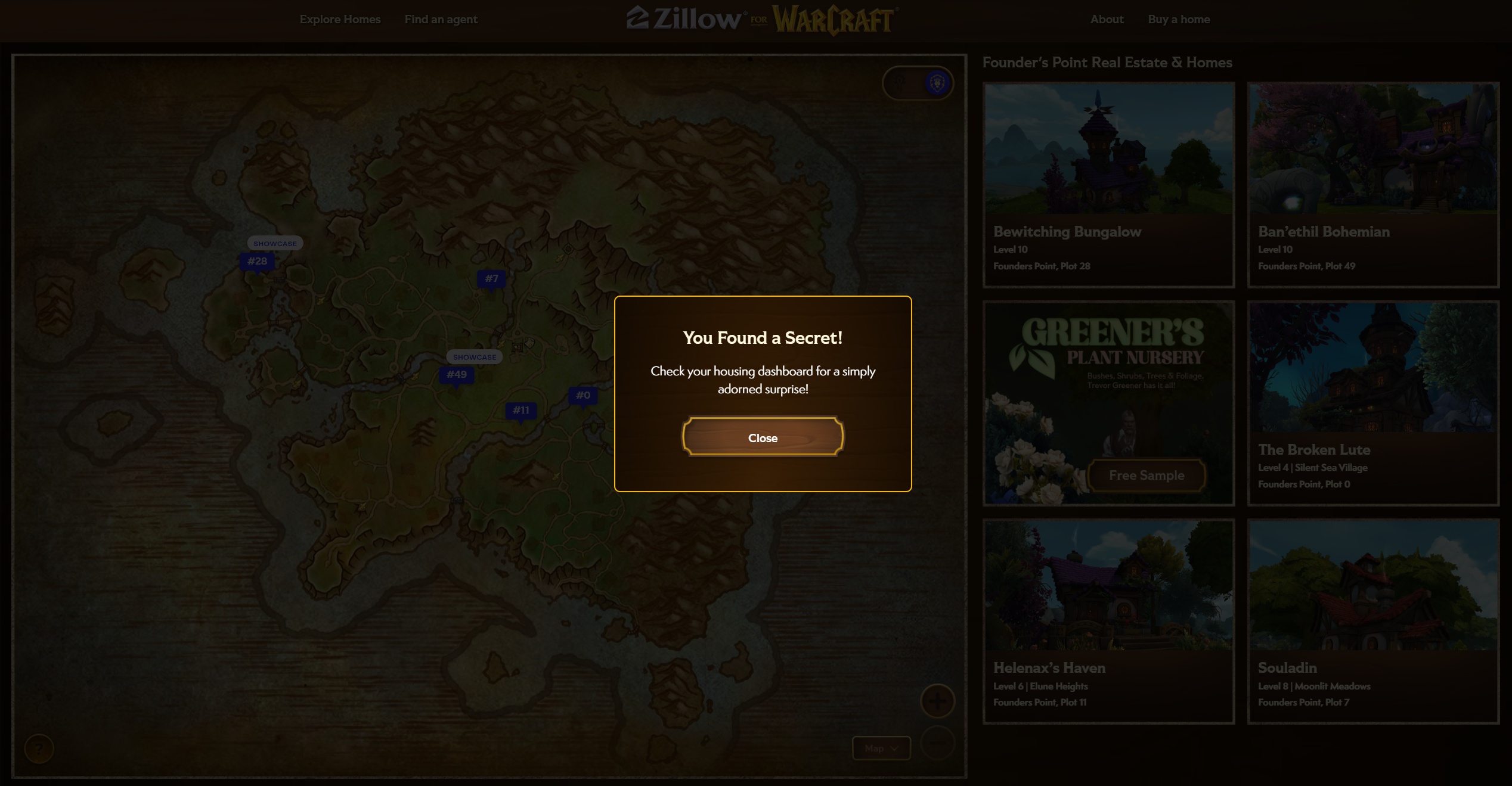
Task: Click the Alliance crest icon
Action: 937,83
